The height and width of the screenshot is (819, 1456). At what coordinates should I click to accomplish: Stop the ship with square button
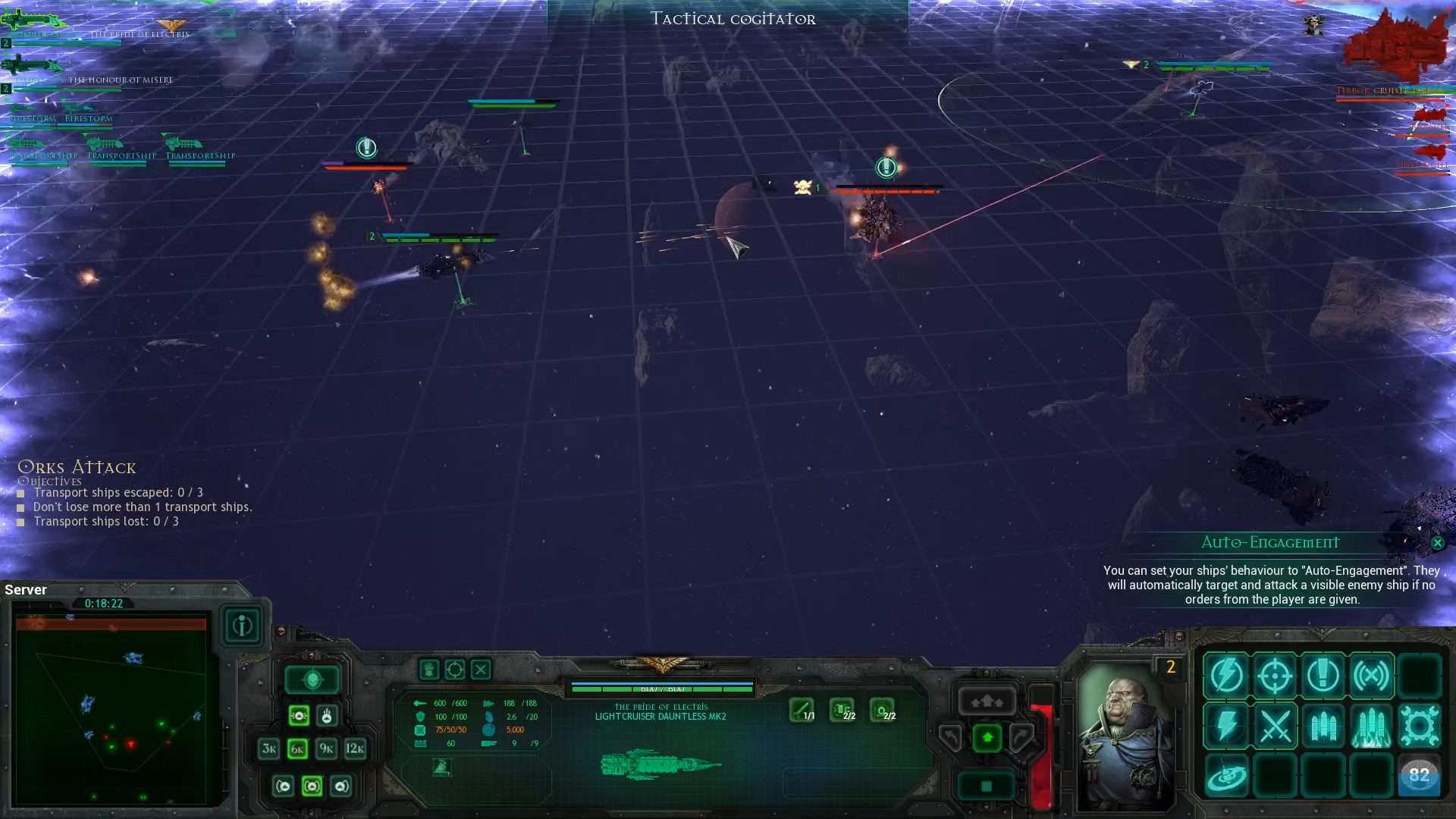987,786
